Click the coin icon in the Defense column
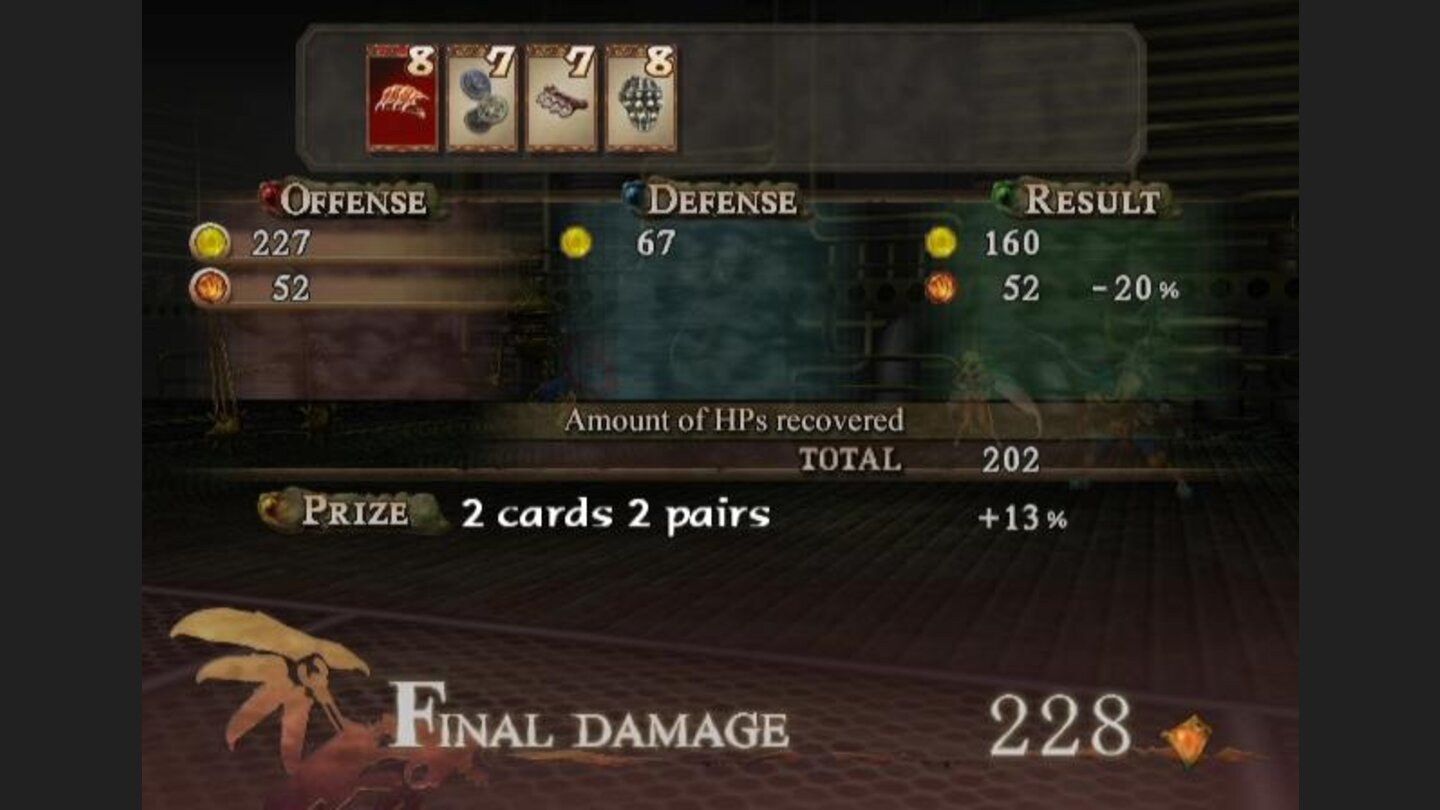Screen dimensions: 1440x810 (x=577, y=243)
